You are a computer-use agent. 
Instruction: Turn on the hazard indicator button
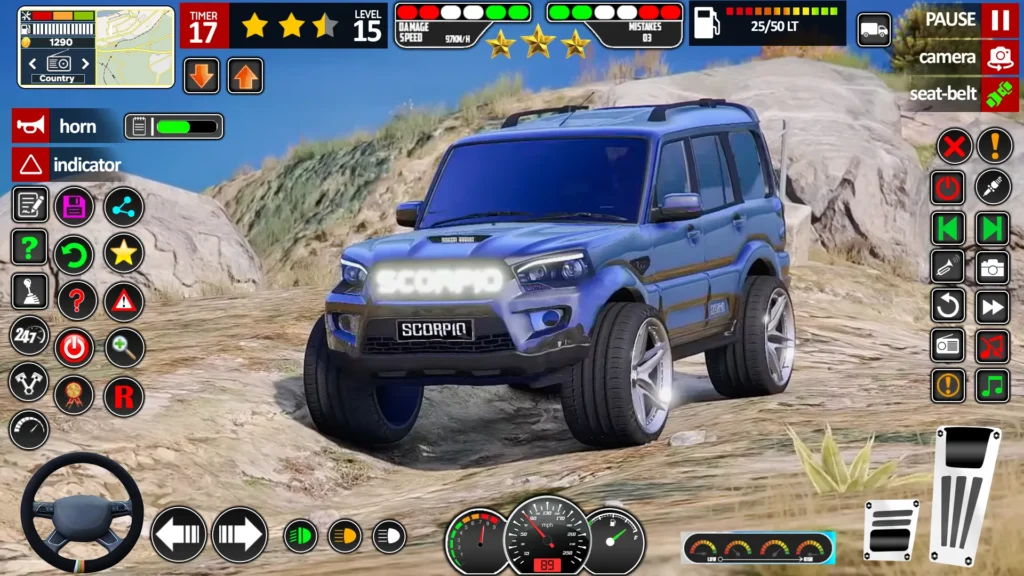(31, 164)
